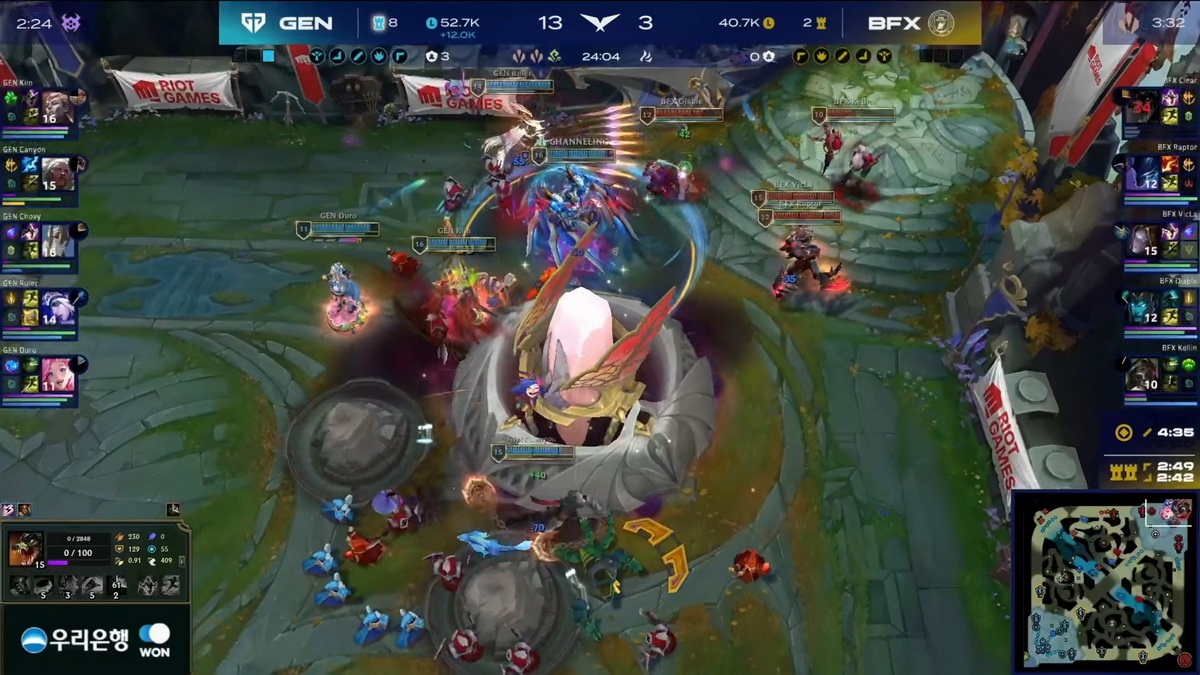Select BFX Diable's player portrait
Viewport: 1200px width, 675px height.
tap(1143, 306)
